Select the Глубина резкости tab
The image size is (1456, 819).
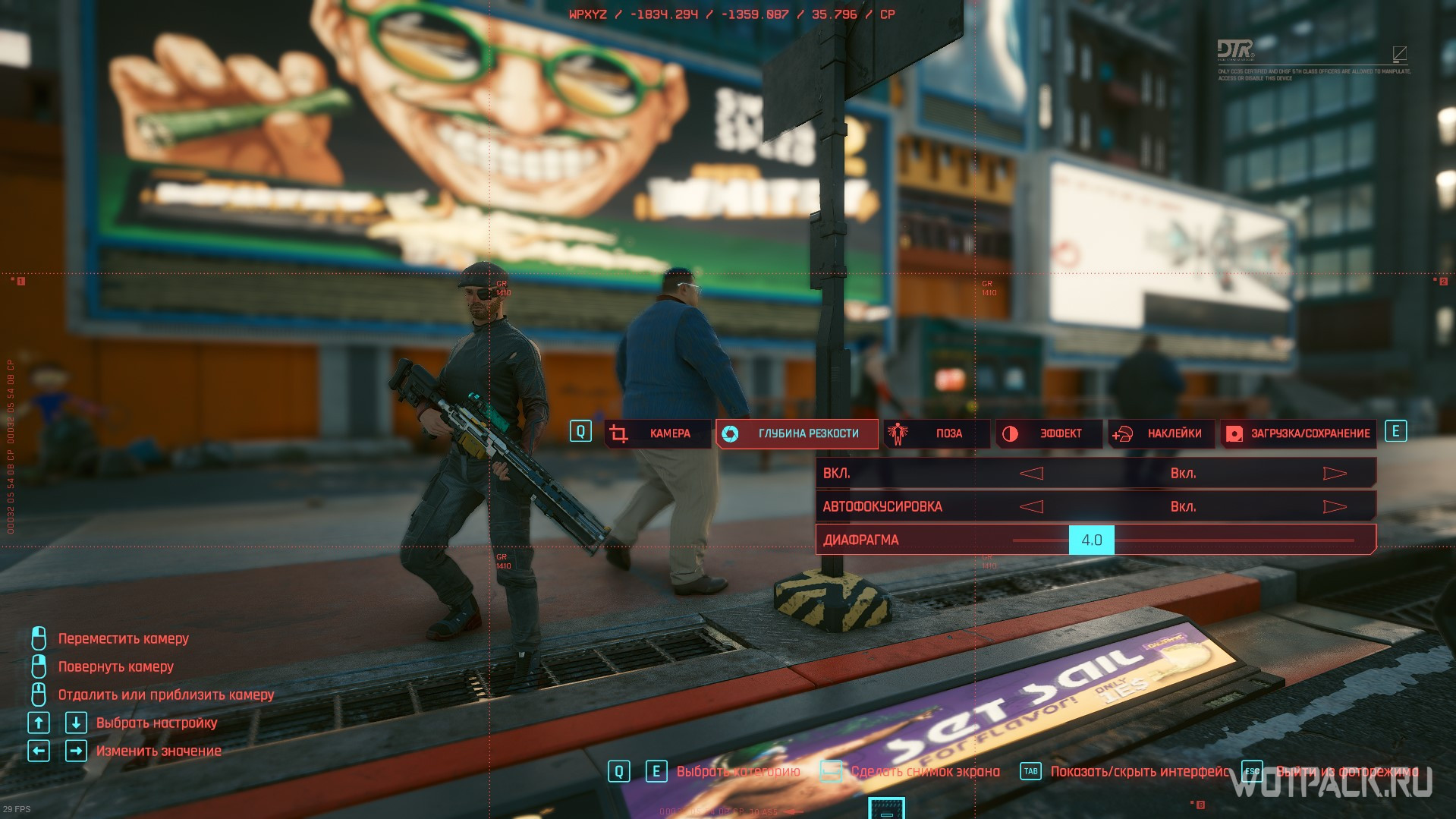(x=797, y=433)
